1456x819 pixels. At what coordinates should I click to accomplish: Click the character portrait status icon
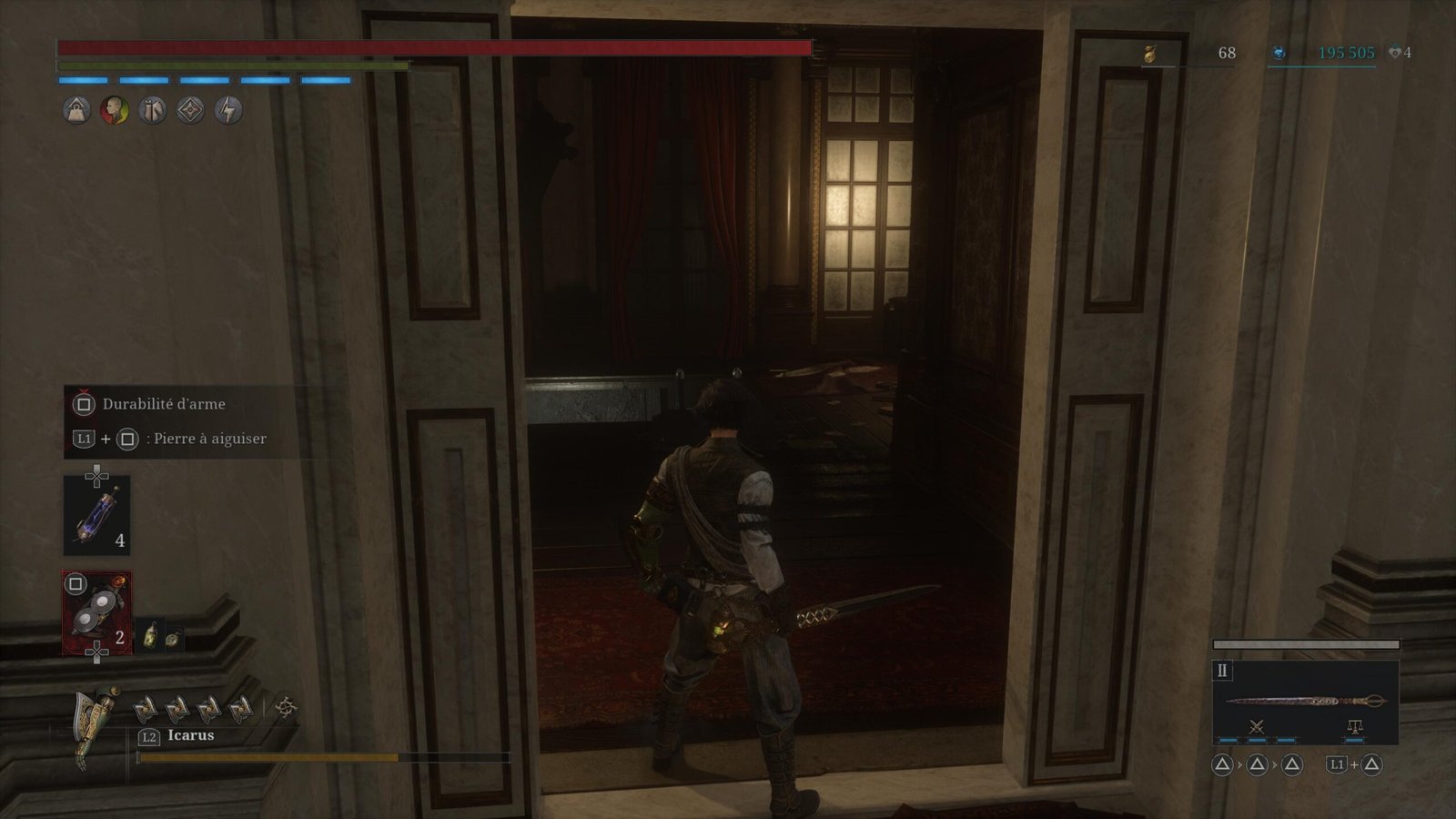(x=115, y=111)
